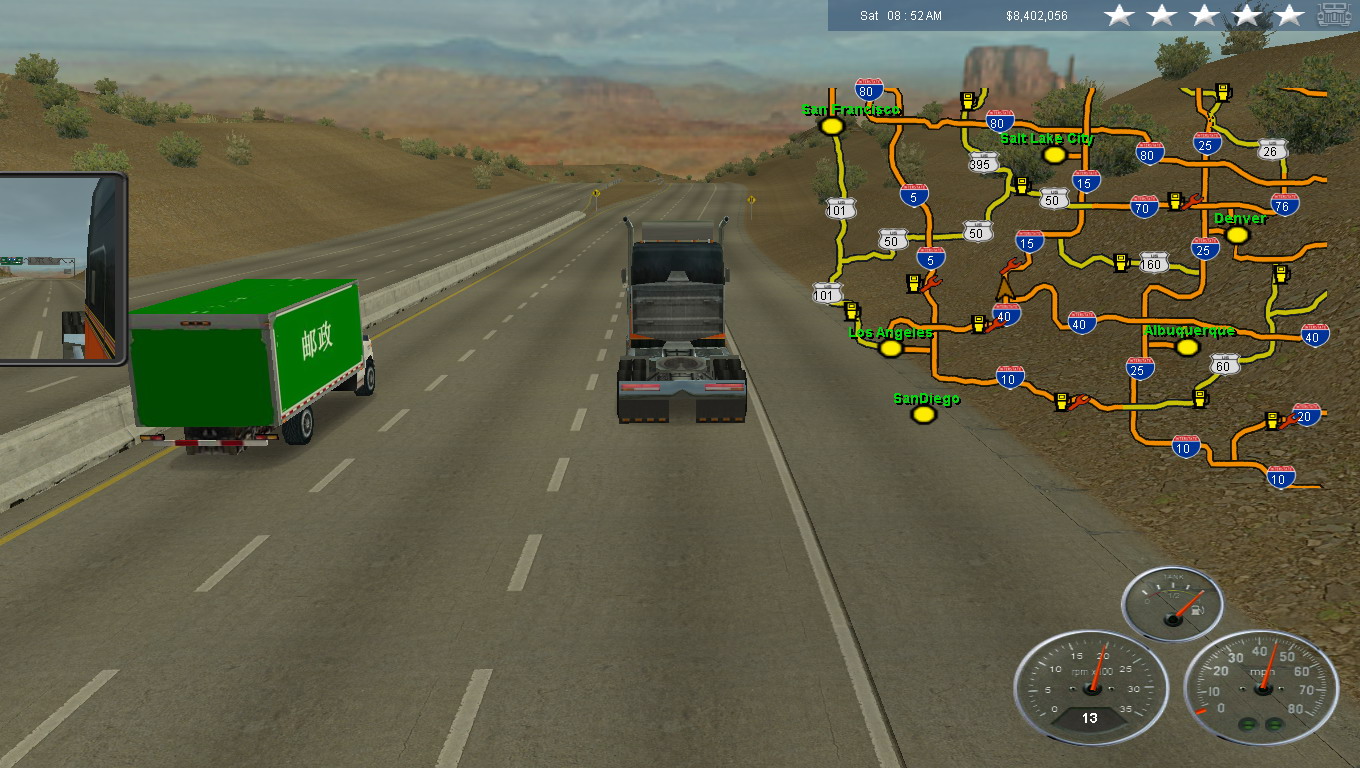1360x768 pixels.
Task: Select the San Francisco city marker
Action: tap(831, 126)
